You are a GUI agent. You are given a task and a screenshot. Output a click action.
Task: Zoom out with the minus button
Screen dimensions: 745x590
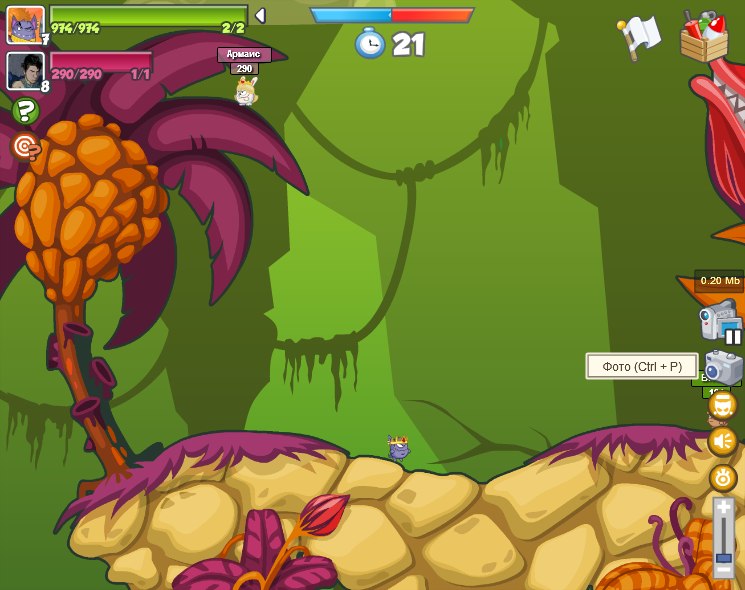[723, 570]
